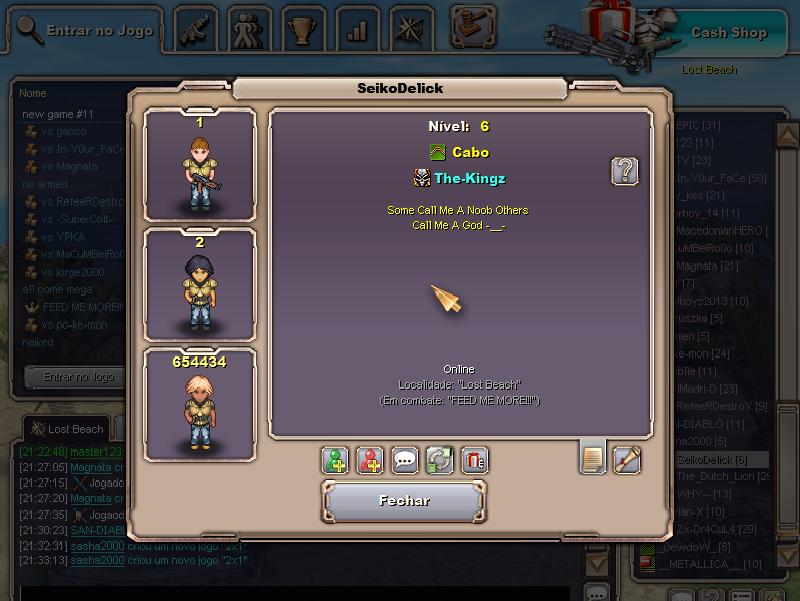Switch to the Entrar no Jogo tab
This screenshot has width=800, height=601.
(87, 31)
